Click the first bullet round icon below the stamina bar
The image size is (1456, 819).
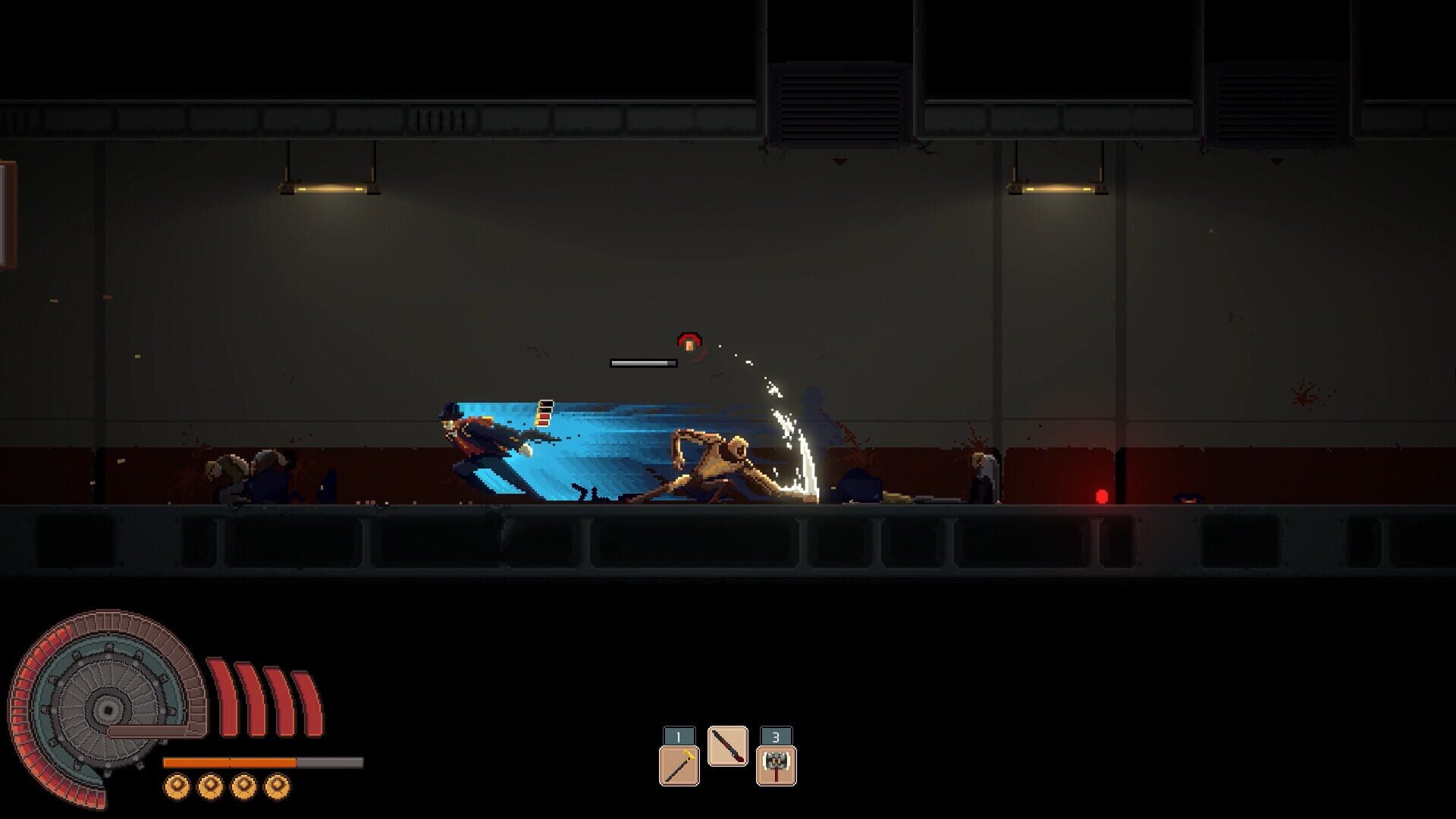[177, 785]
